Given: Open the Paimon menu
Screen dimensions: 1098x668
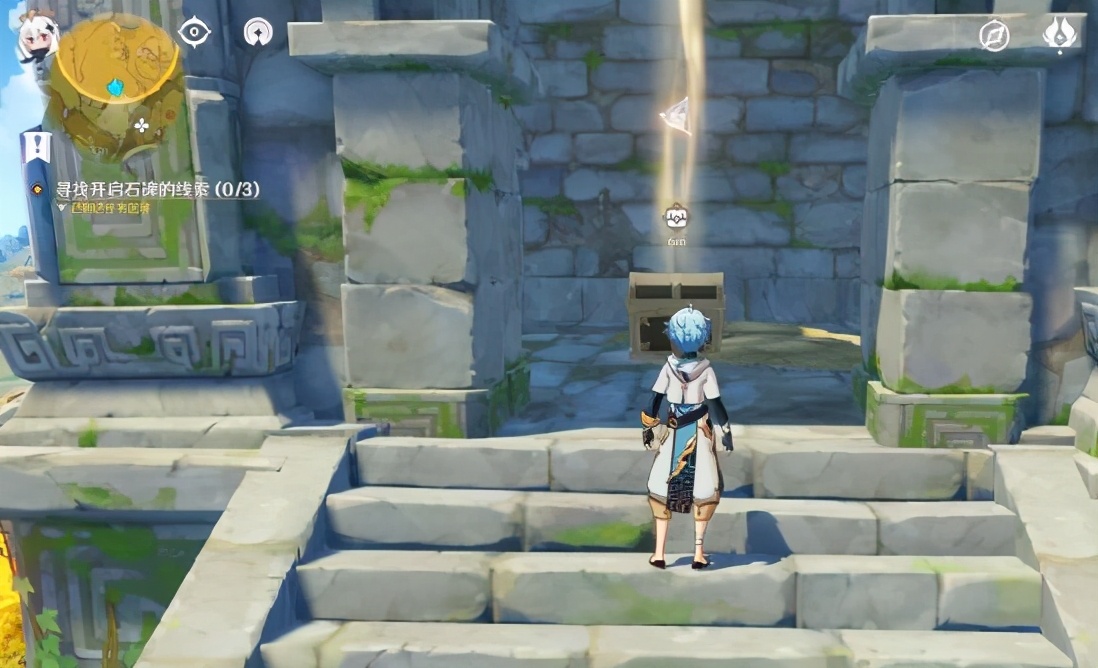Looking at the screenshot, I should pyautogui.click(x=36, y=38).
